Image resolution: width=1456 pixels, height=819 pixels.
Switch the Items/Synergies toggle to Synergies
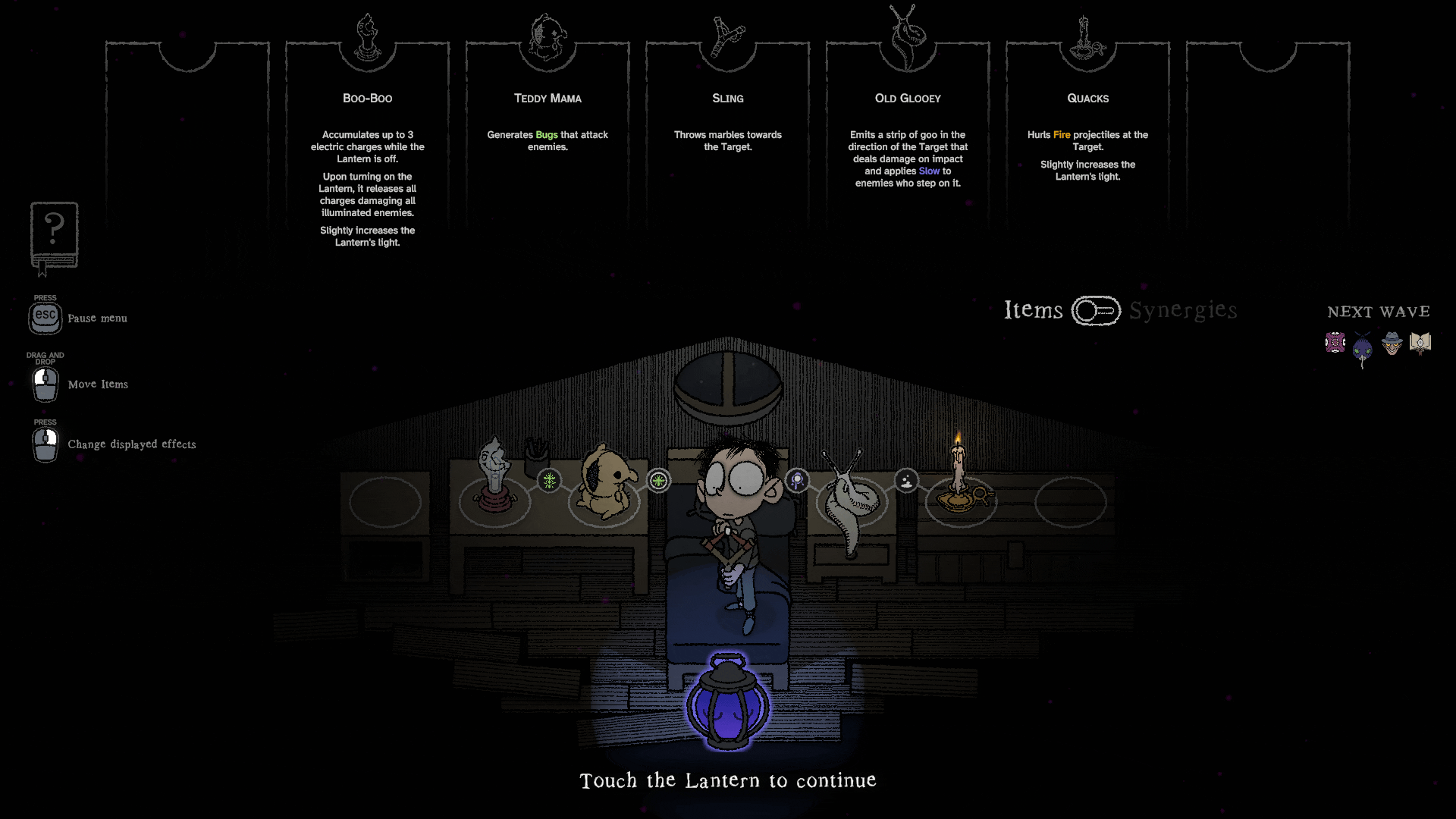coord(1097,311)
